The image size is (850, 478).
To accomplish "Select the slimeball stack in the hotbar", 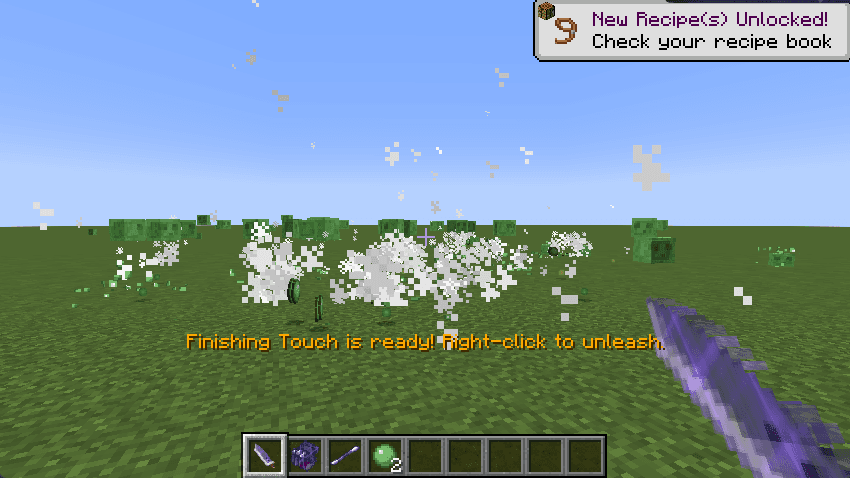I will [385, 456].
